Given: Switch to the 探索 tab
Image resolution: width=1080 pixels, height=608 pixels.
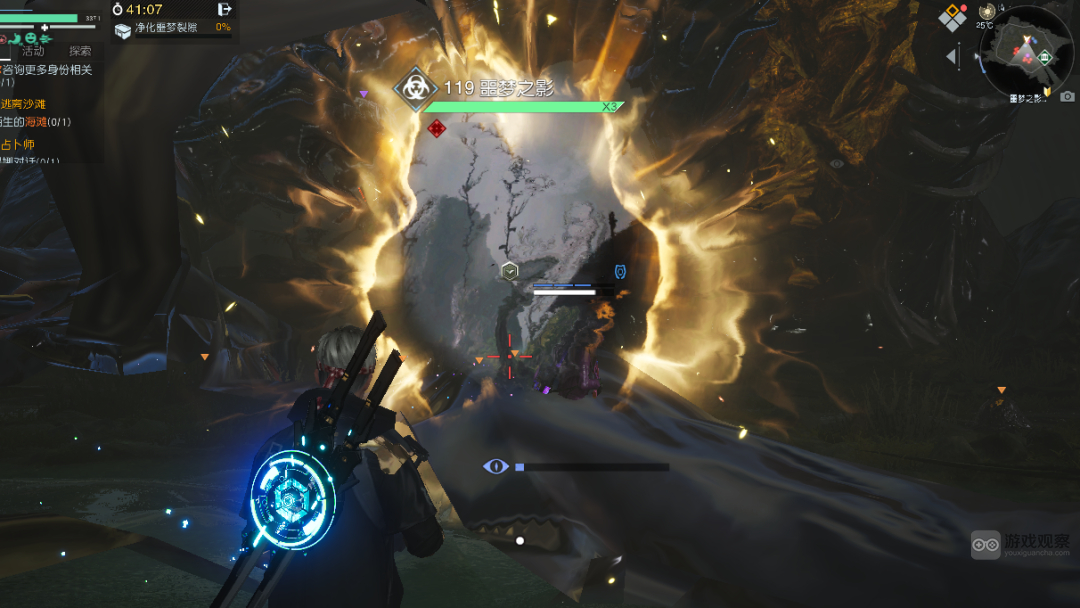Looking at the screenshot, I should click(x=80, y=50).
